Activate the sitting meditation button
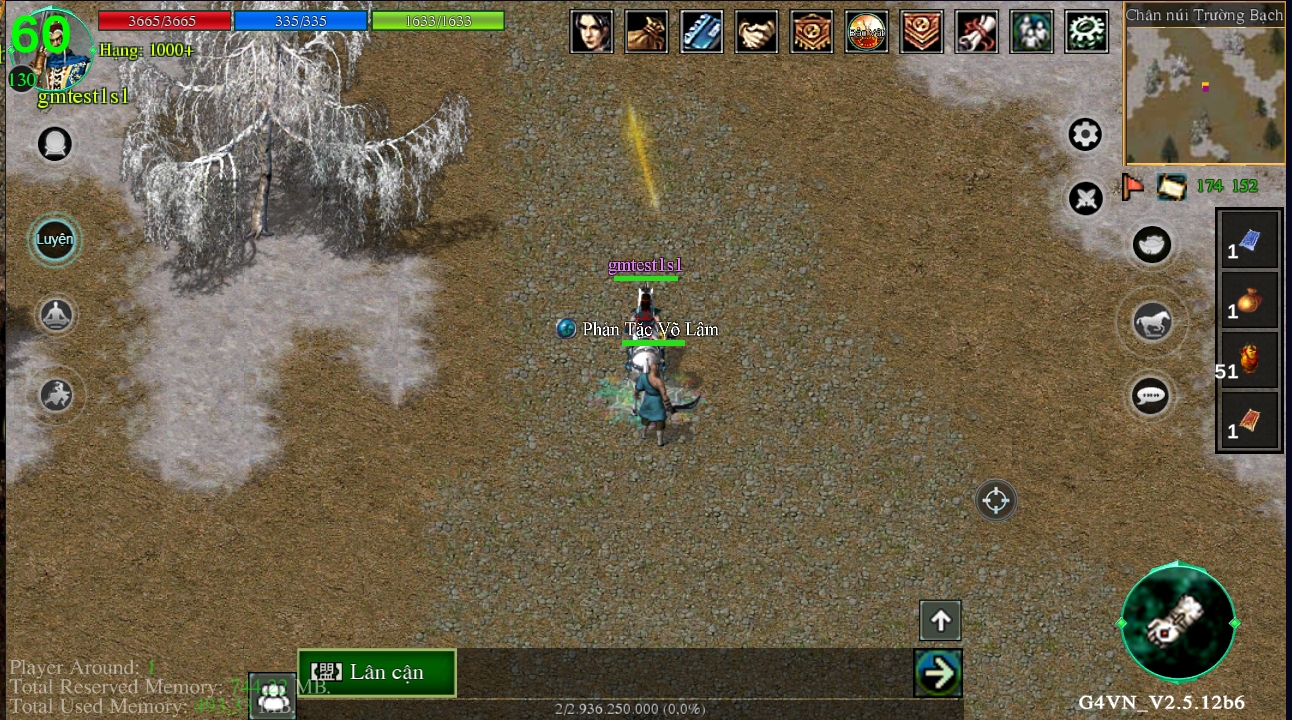Screen dimensions: 1292x720 (56, 316)
